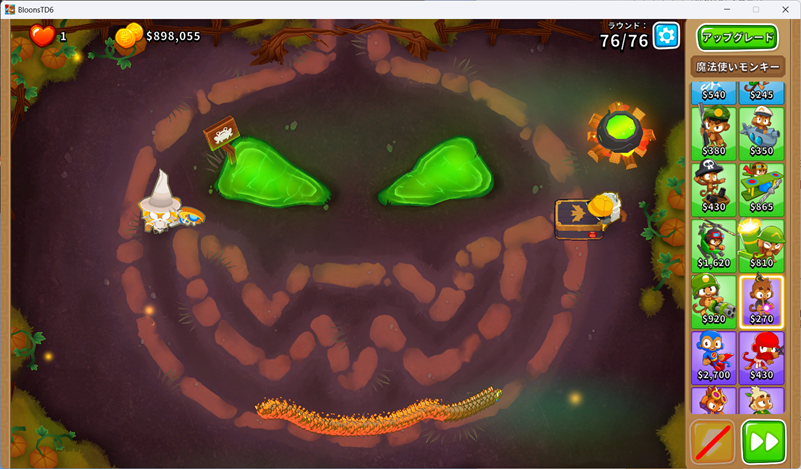
Task: Pick the Monkey Buccaneer pirate tower
Action: coord(714,187)
